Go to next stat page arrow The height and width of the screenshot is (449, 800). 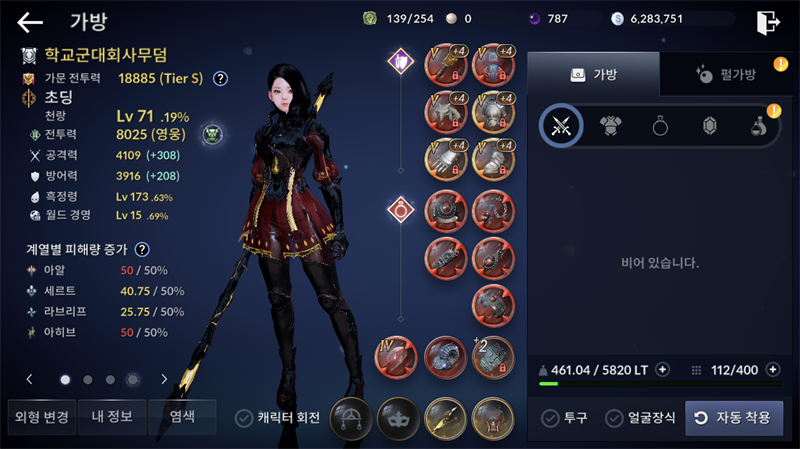(x=164, y=379)
